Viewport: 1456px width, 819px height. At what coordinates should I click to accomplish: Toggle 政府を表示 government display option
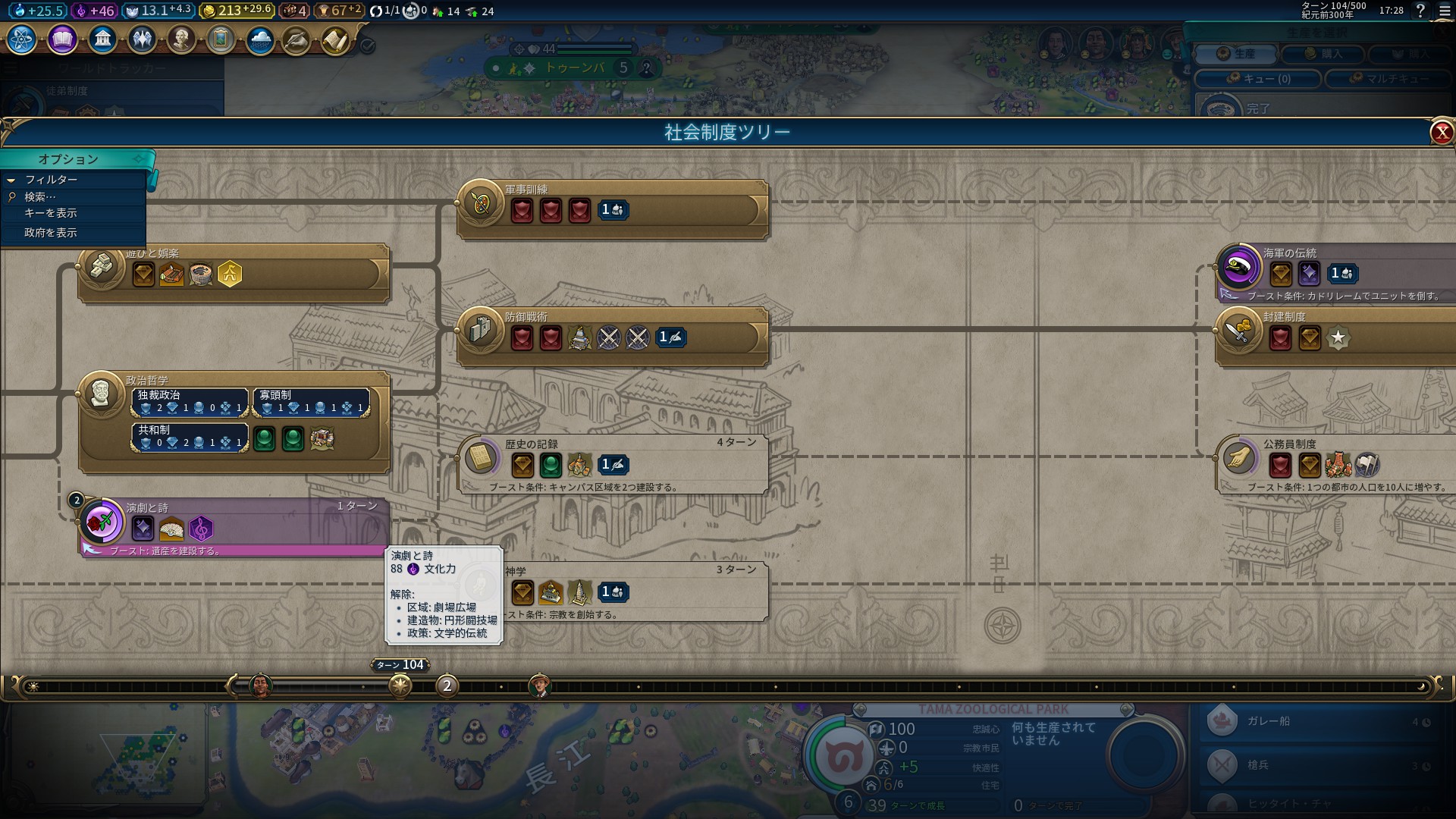[x=50, y=233]
